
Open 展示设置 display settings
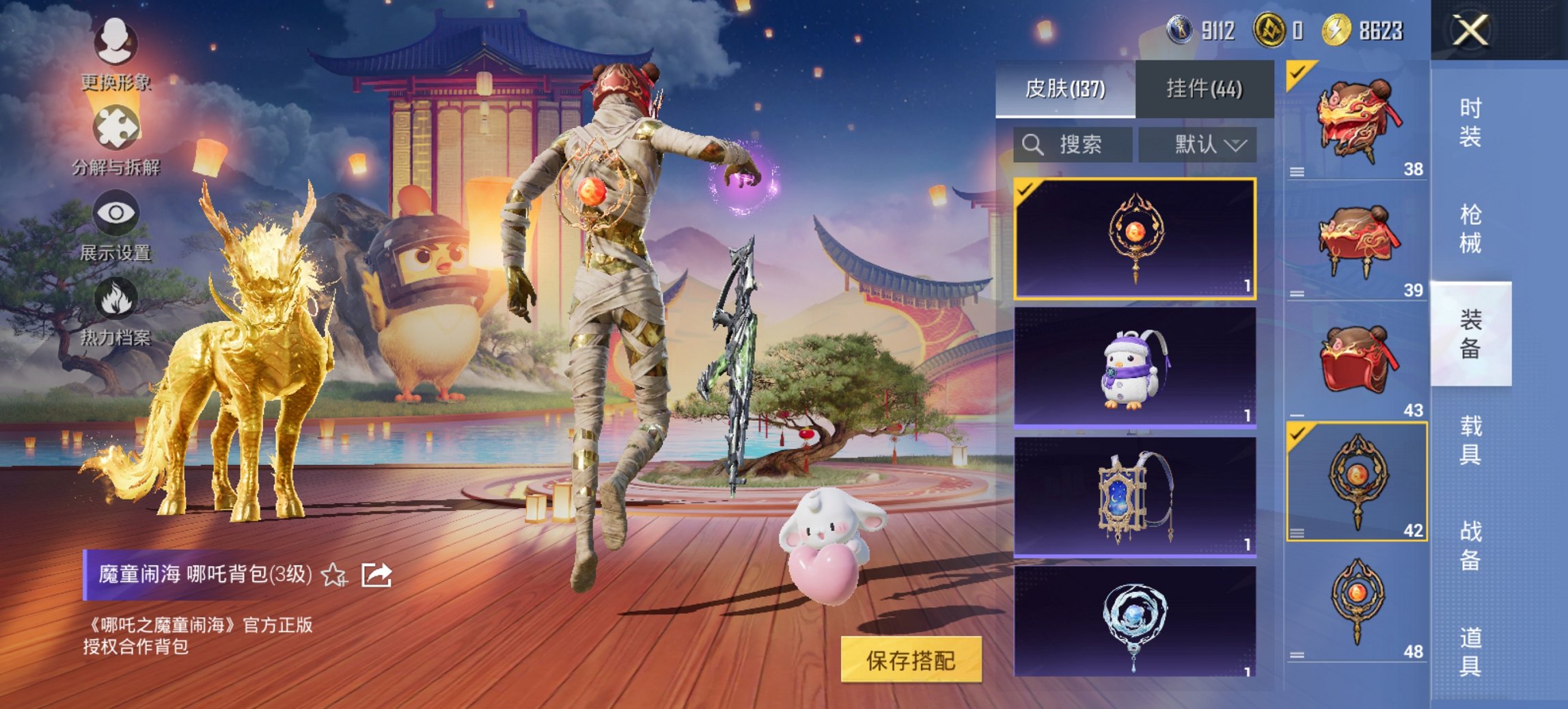(116, 213)
